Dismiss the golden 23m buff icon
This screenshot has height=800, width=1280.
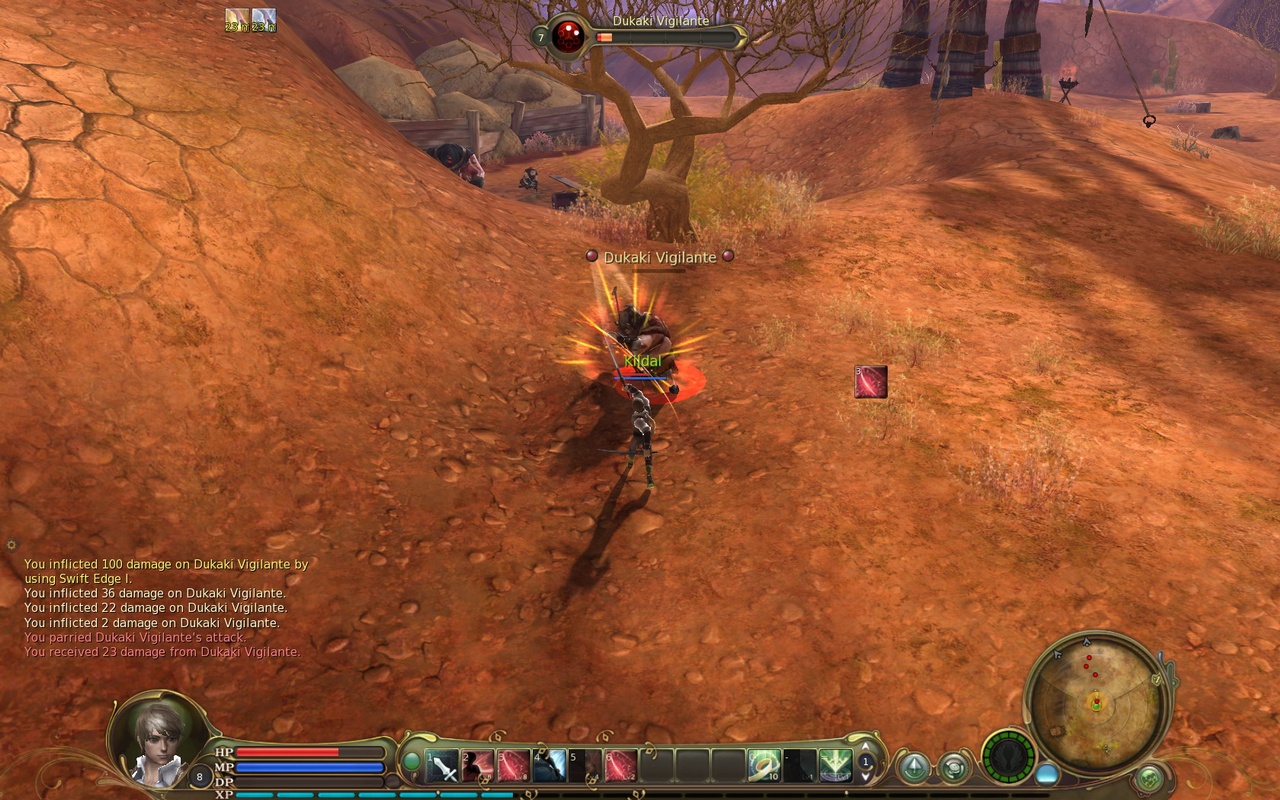coord(237,20)
